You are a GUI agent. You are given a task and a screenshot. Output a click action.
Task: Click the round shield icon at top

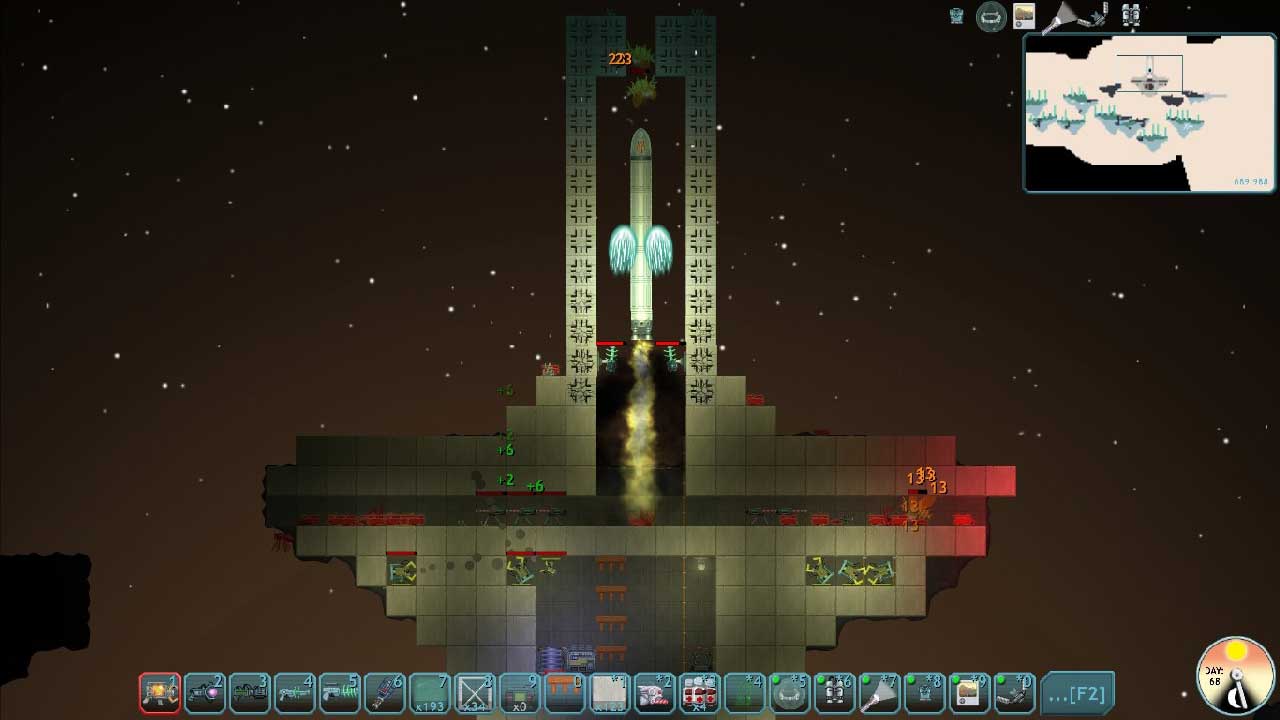coord(991,17)
